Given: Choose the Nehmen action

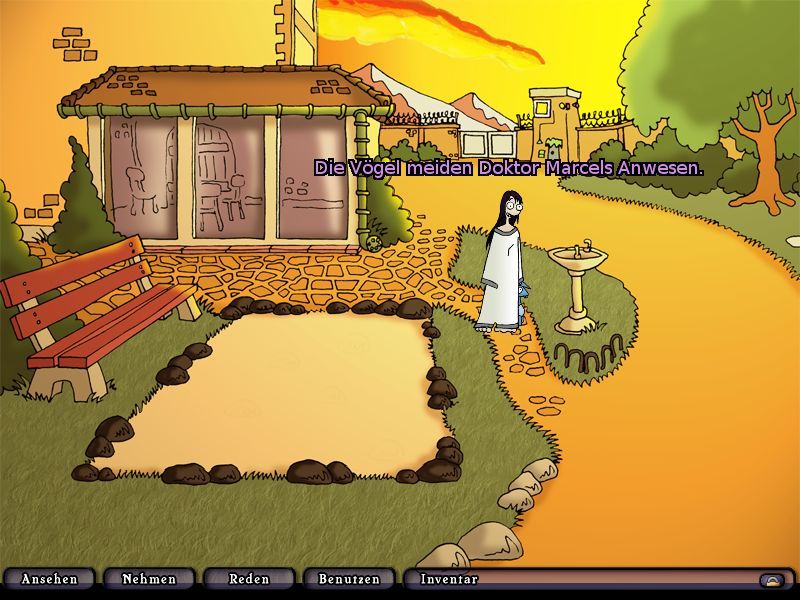Looking at the screenshot, I should [x=149, y=579].
